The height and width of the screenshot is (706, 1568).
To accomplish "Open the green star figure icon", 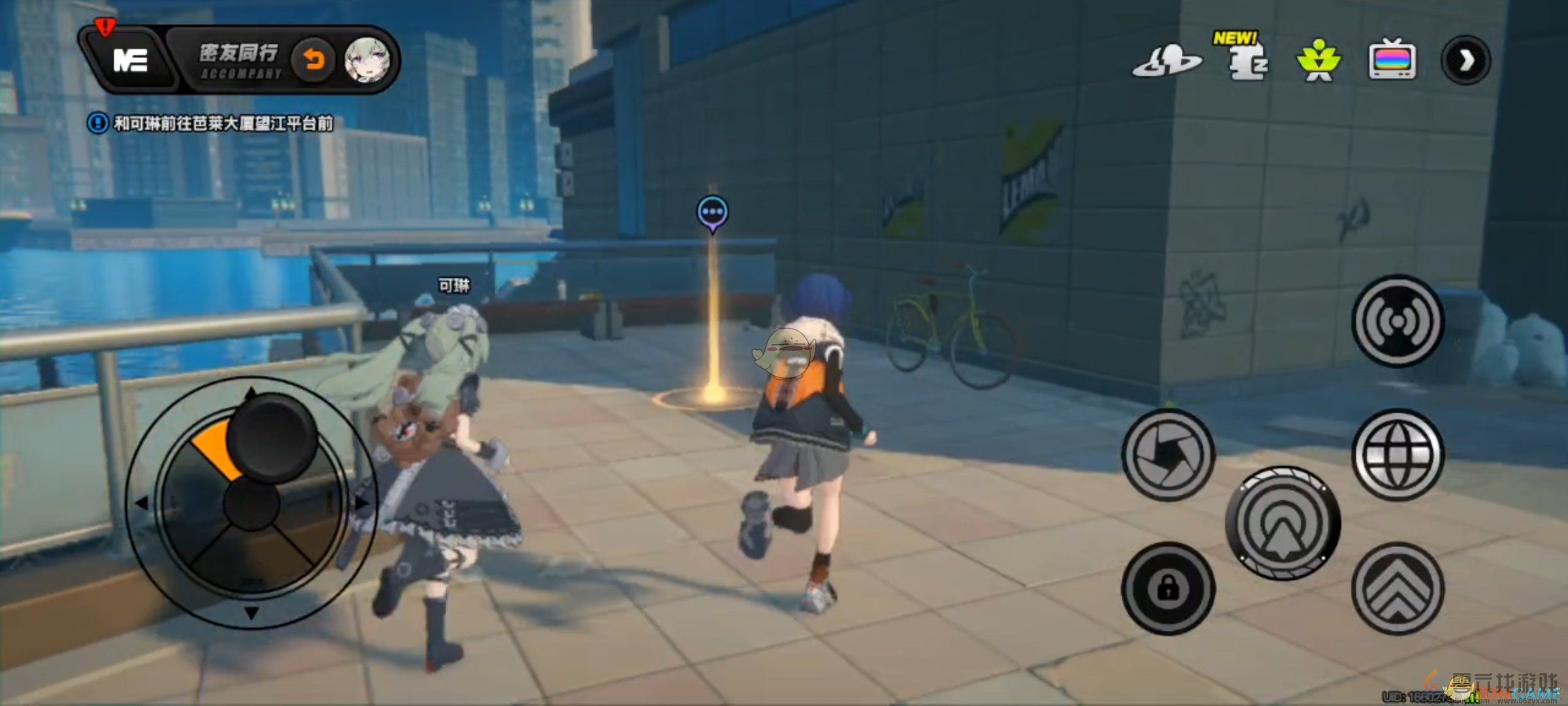I will 1318,61.
